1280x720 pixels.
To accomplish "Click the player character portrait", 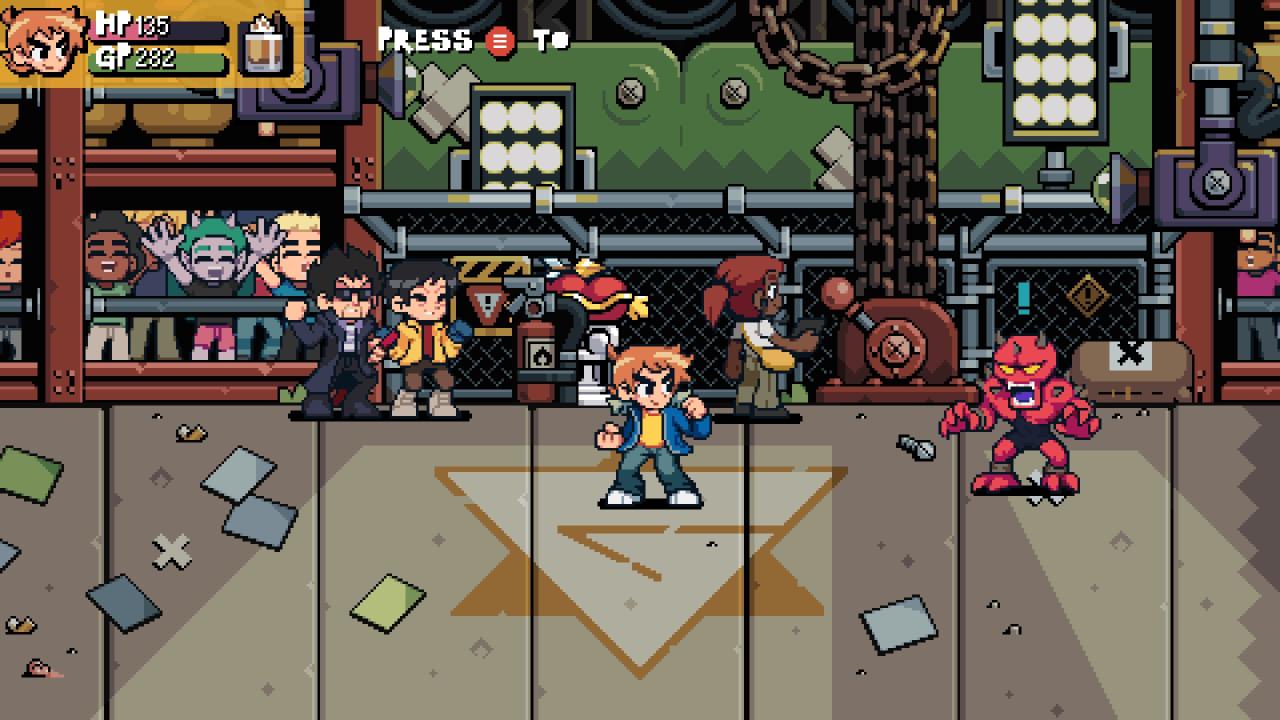I will [42, 41].
